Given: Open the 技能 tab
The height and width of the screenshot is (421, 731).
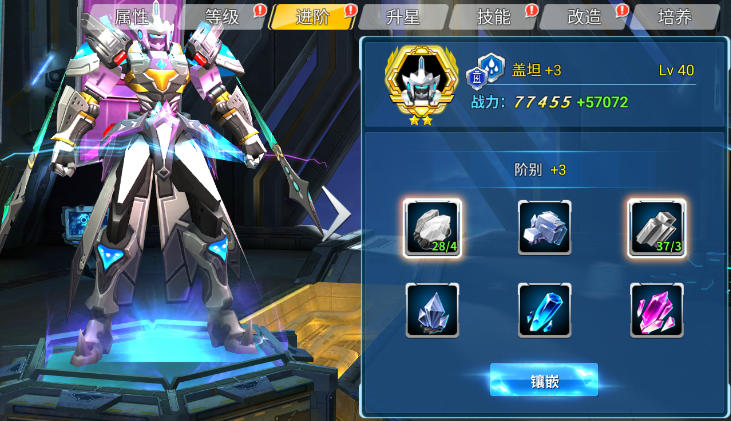Looking at the screenshot, I should [x=493, y=16].
